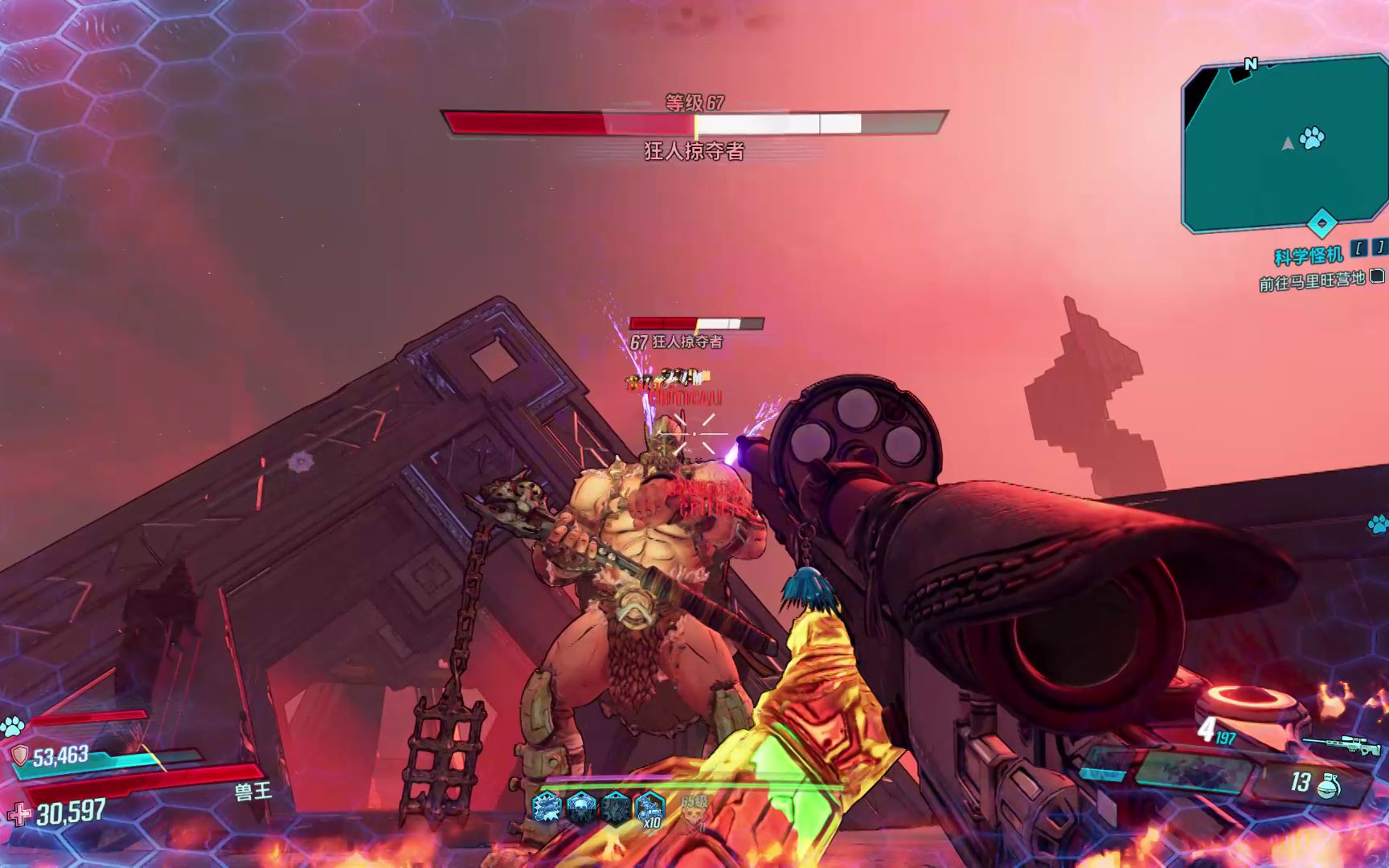Open the 科学怪机 mission tracker
The height and width of the screenshot is (868, 1389).
pos(1308,256)
